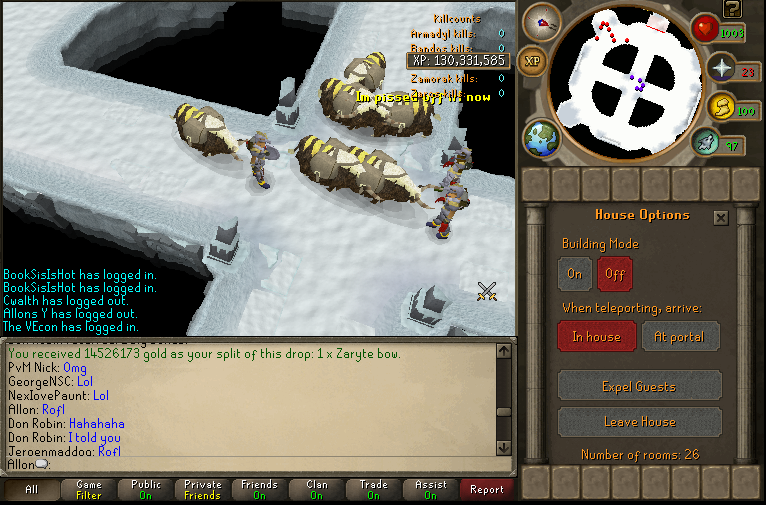Turn Building Mode on
The height and width of the screenshot is (505, 766).
coord(574,273)
